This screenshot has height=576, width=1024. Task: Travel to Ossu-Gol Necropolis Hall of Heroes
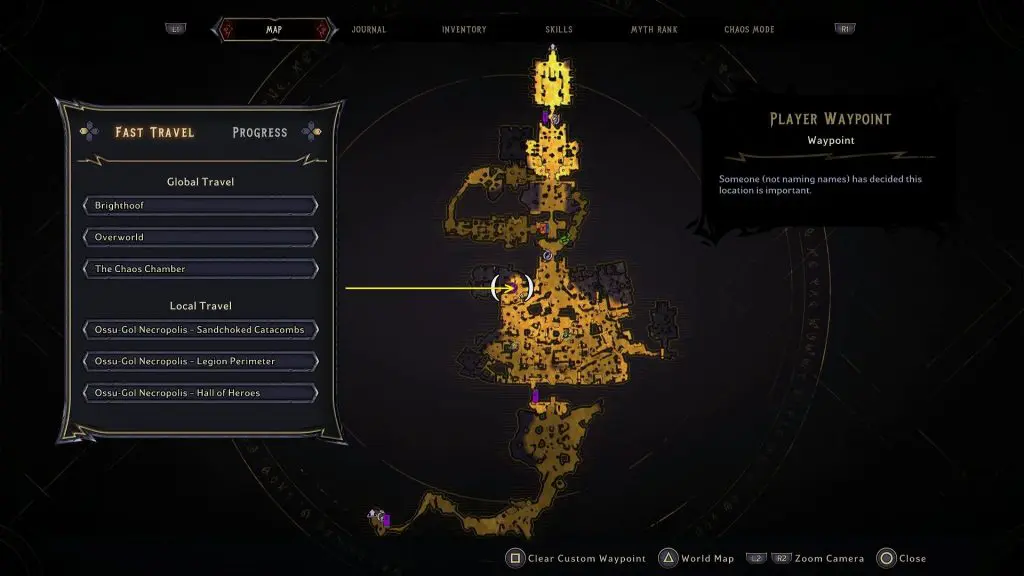[201, 393]
